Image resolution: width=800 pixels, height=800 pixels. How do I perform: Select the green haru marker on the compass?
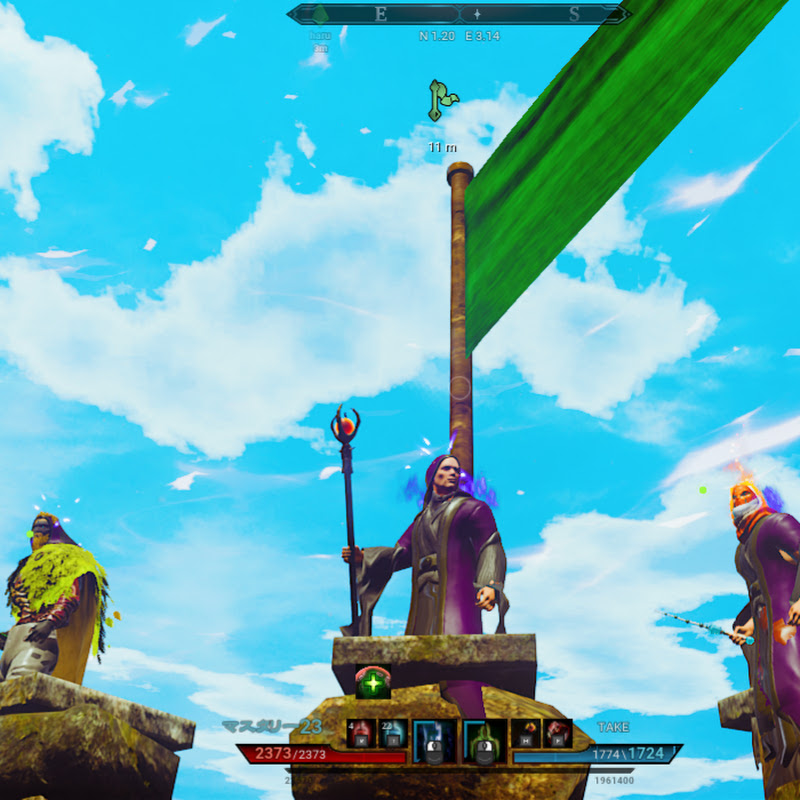320,16
